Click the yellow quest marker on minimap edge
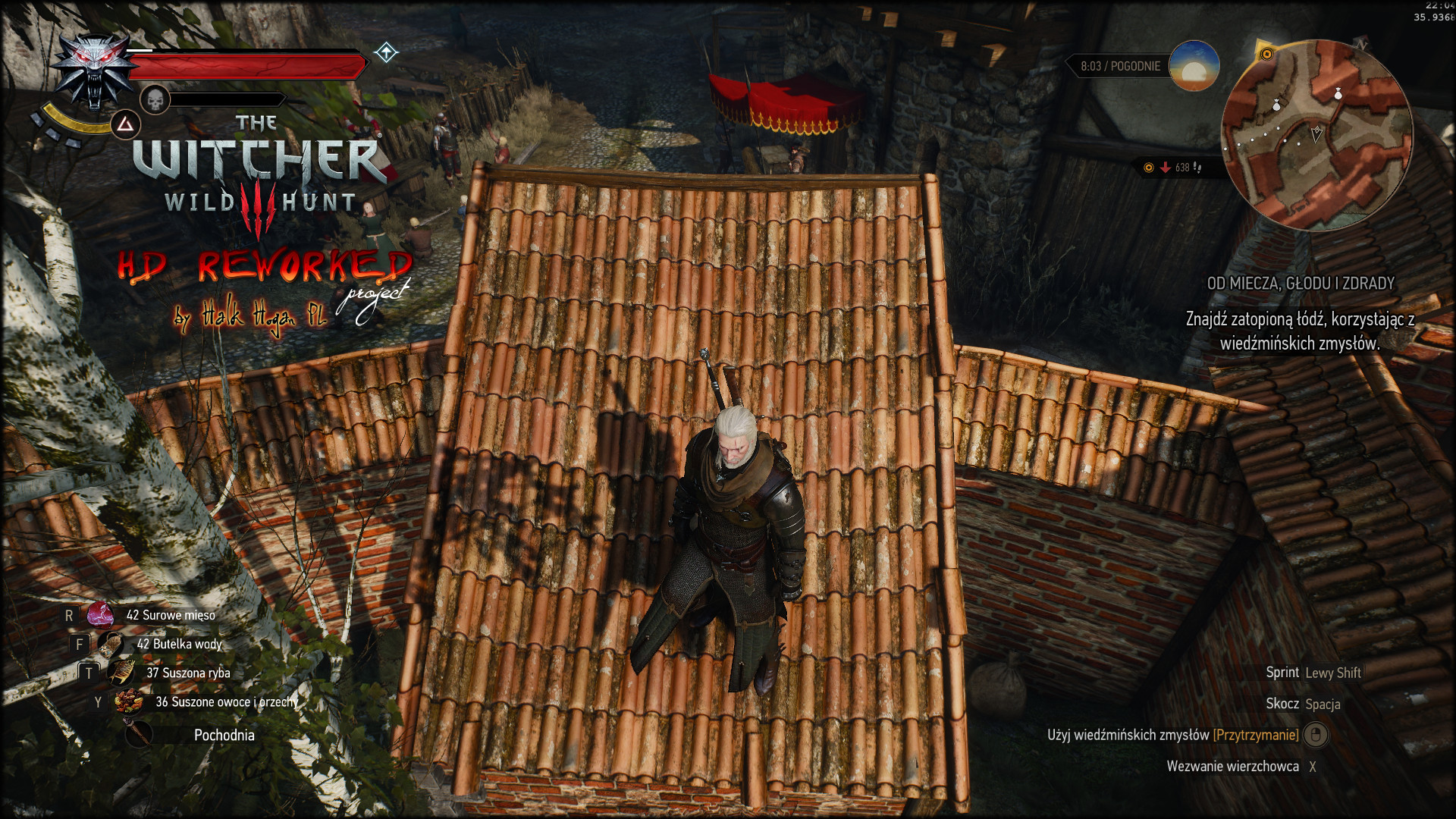 point(1266,55)
